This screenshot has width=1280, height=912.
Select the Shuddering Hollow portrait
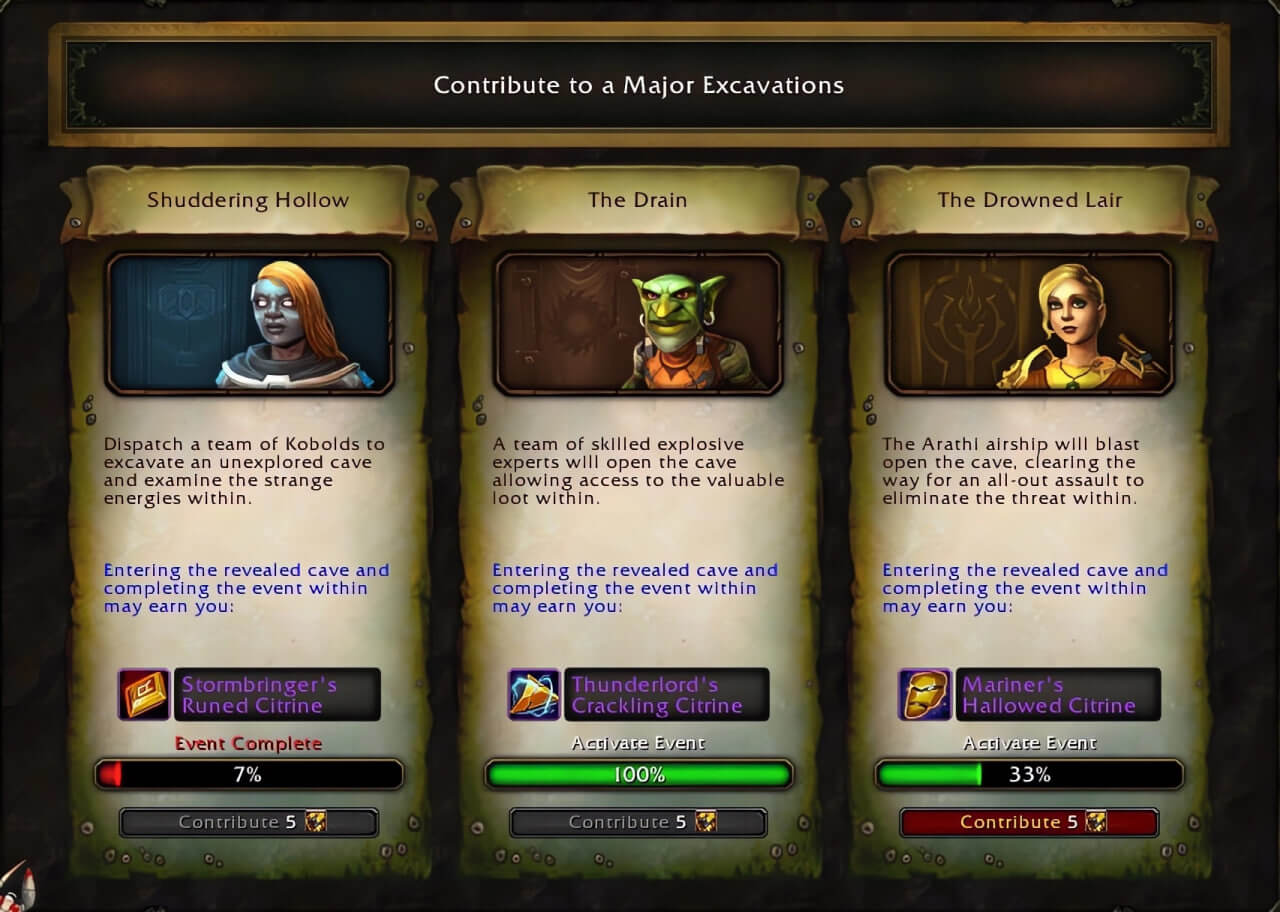pos(250,323)
